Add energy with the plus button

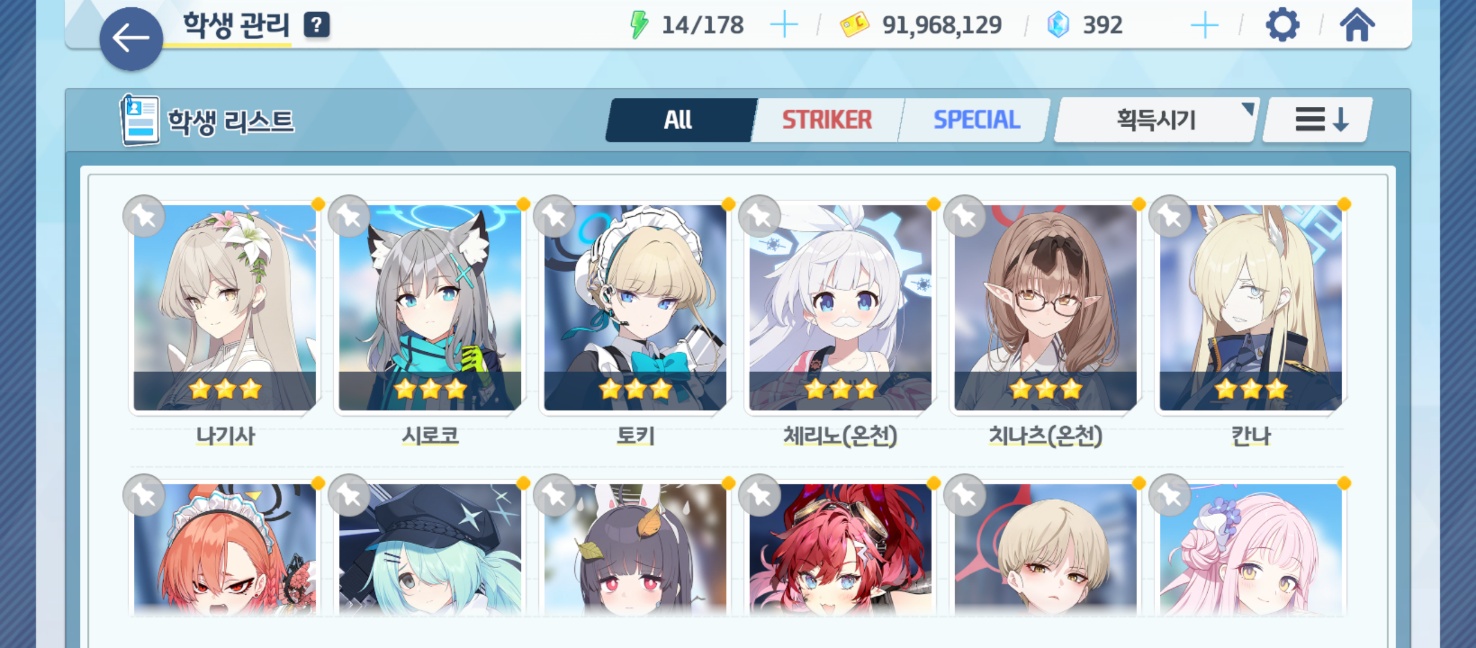(784, 25)
